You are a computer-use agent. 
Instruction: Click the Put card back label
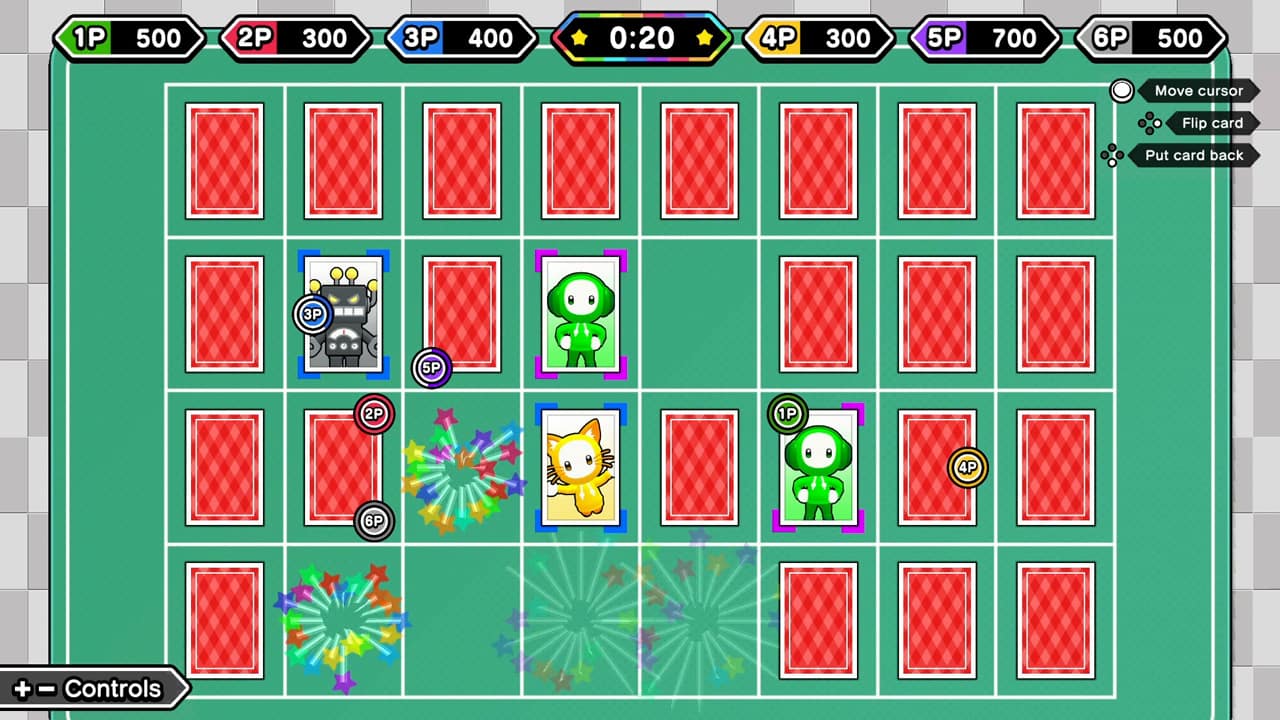point(1193,155)
